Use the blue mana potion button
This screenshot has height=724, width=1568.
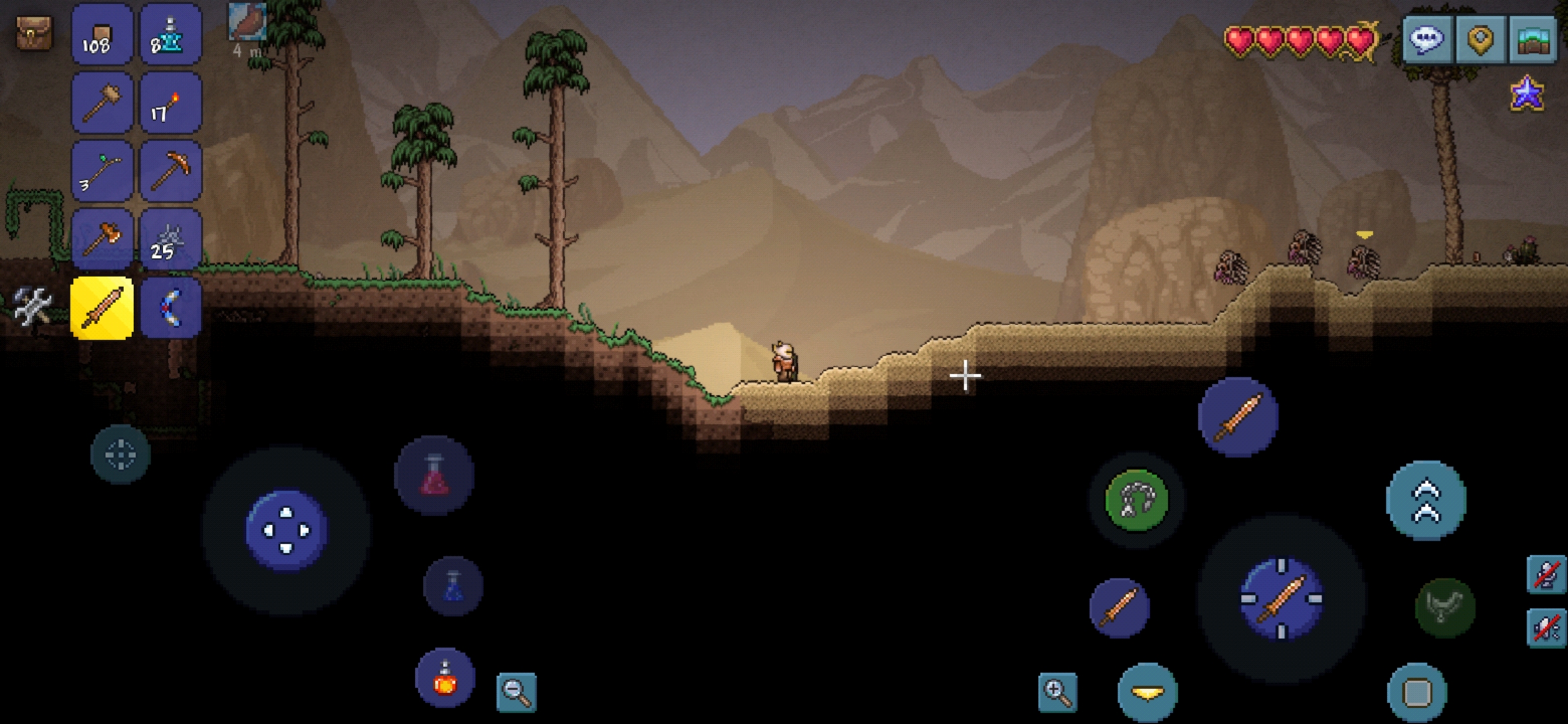point(454,586)
